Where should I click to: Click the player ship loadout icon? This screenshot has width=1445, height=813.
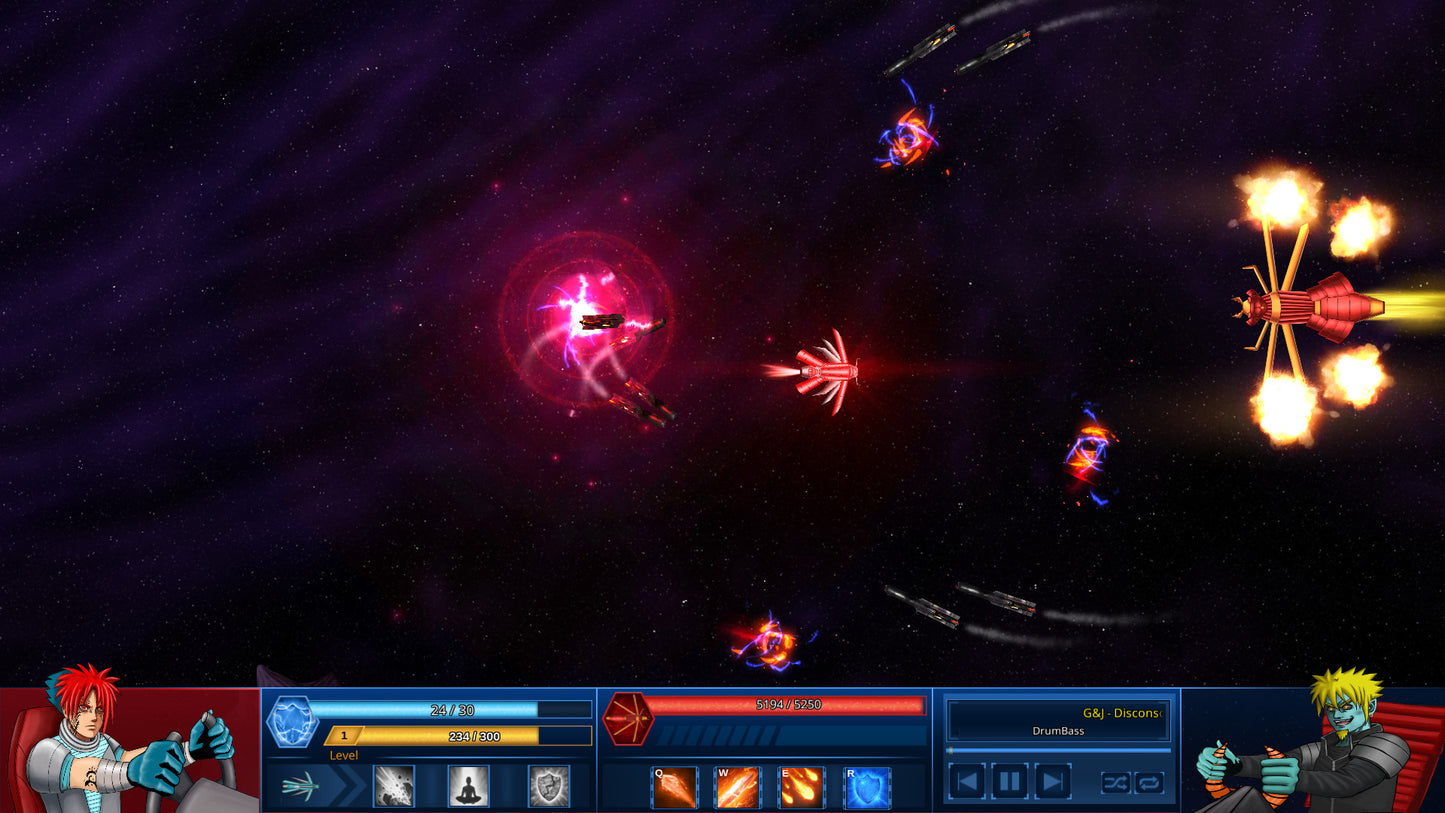(x=299, y=785)
